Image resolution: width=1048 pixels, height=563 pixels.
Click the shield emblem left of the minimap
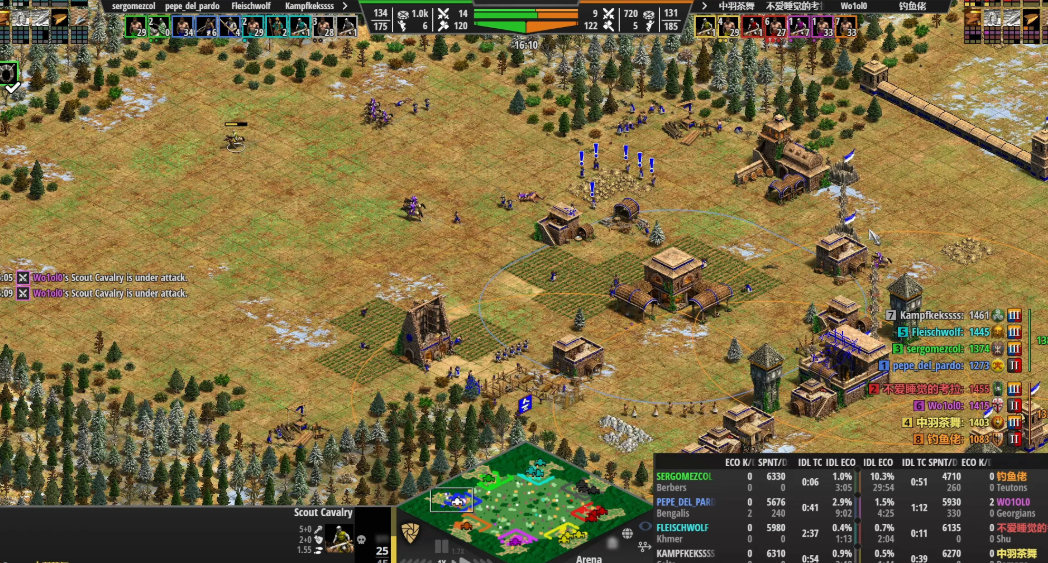click(x=410, y=532)
